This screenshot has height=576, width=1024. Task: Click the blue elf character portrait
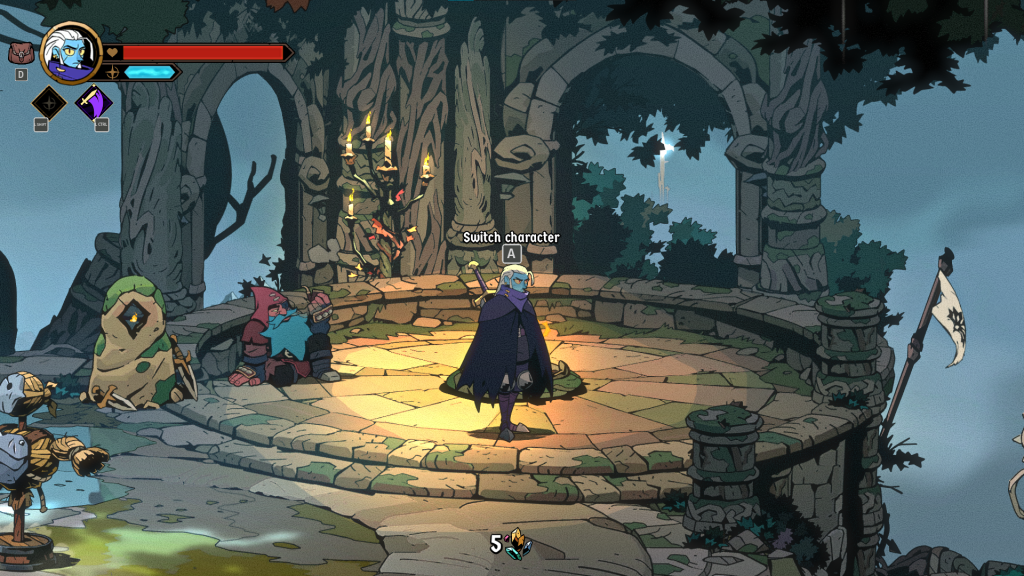pyautogui.click(x=72, y=53)
